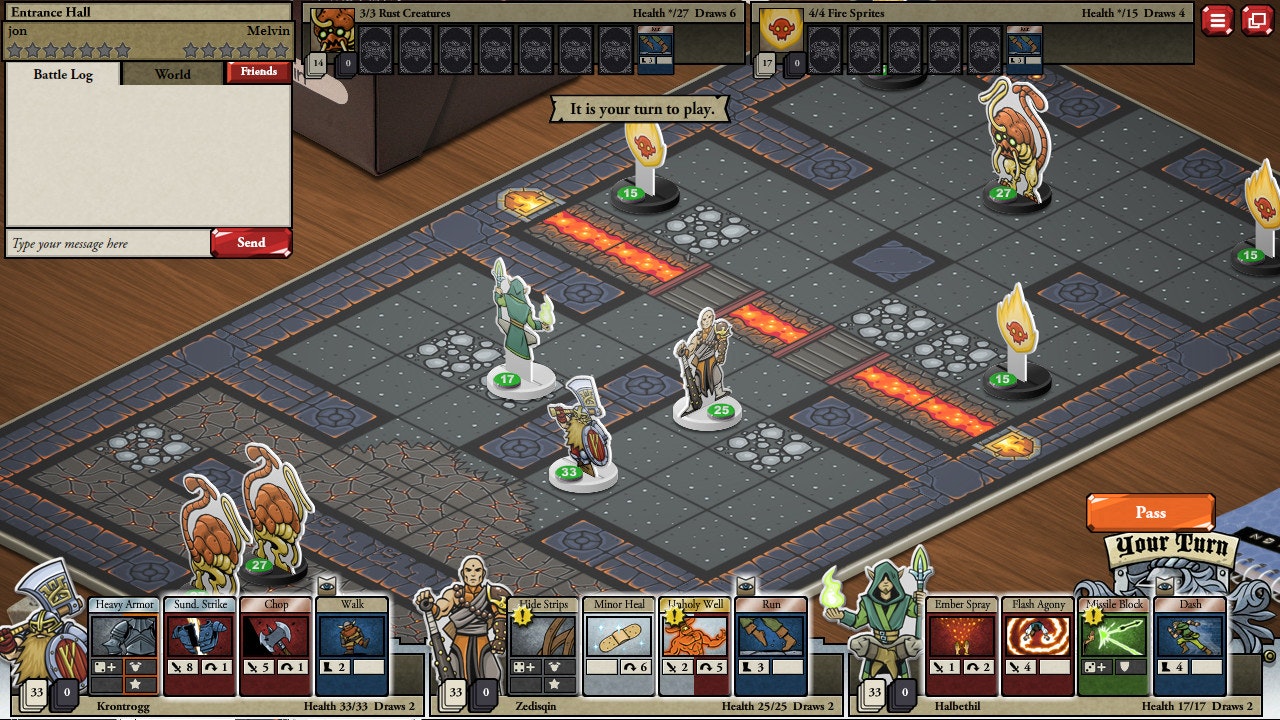
Task: Play the Unholy Well card
Action: pyautogui.click(x=695, y=645)
